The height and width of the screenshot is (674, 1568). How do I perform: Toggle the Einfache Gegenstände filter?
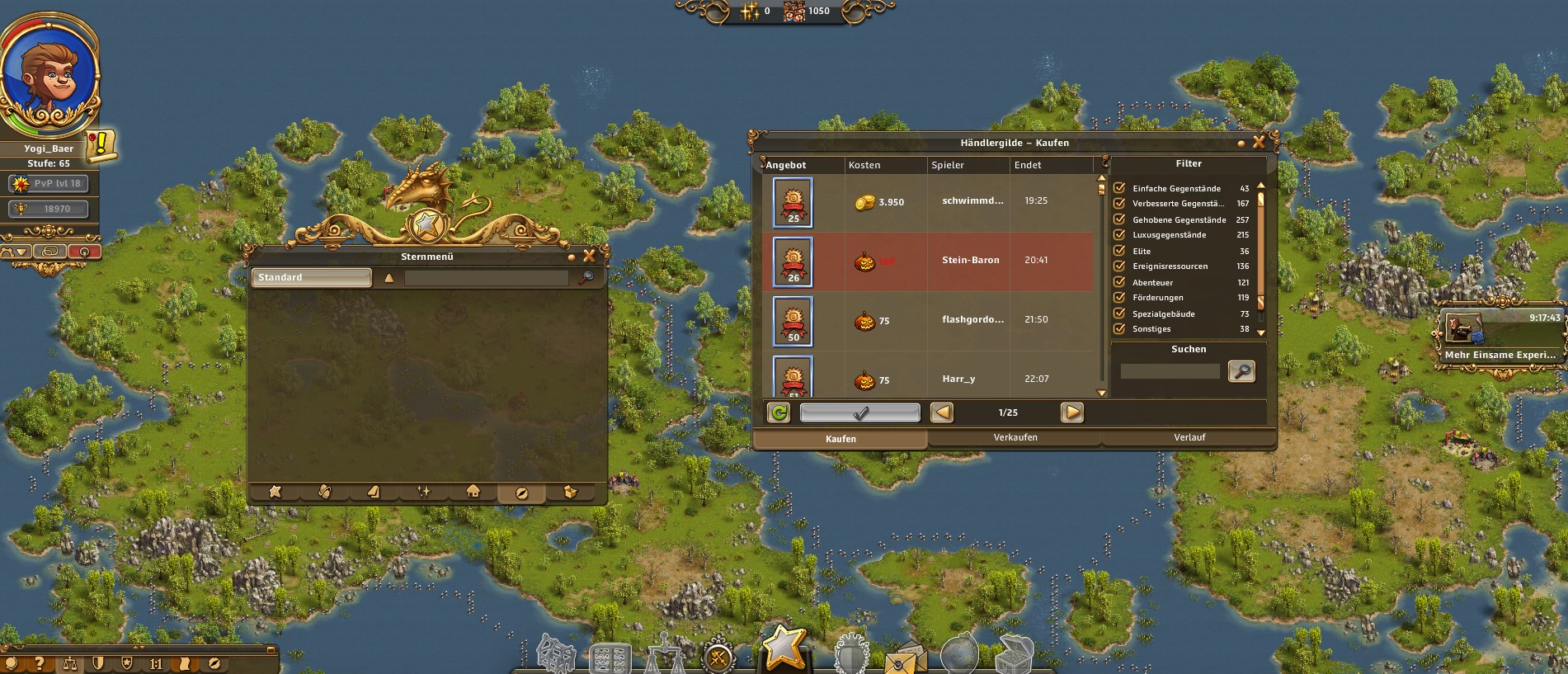click(1119, 188)
